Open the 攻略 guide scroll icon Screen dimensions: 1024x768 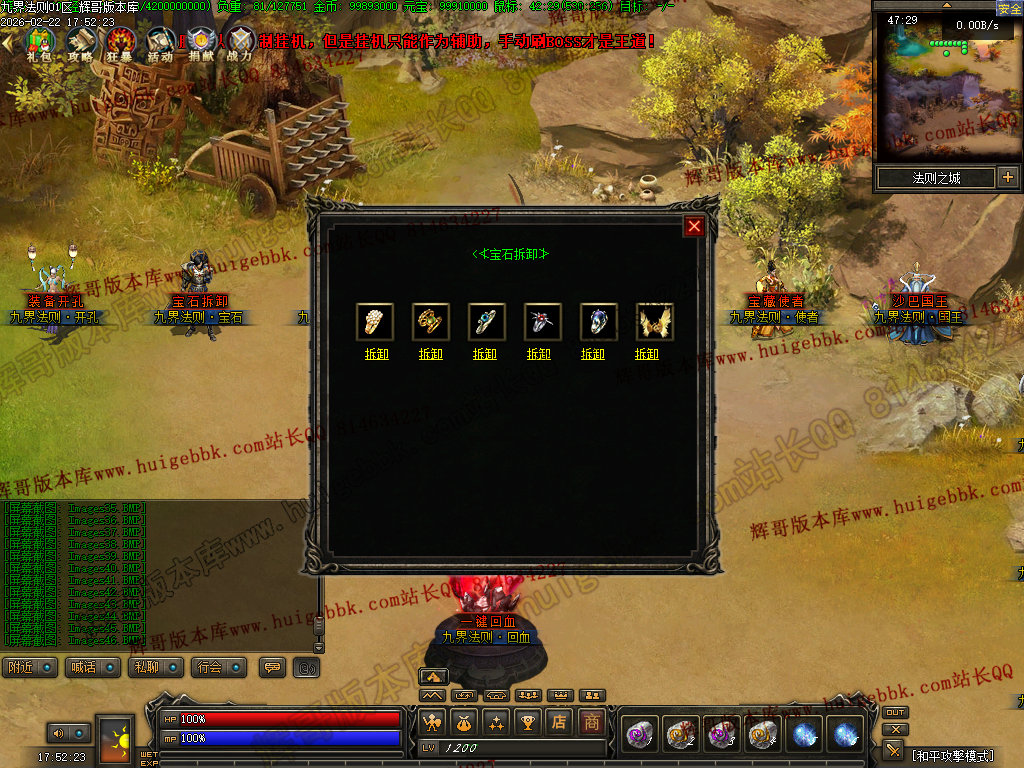(80, 42)
